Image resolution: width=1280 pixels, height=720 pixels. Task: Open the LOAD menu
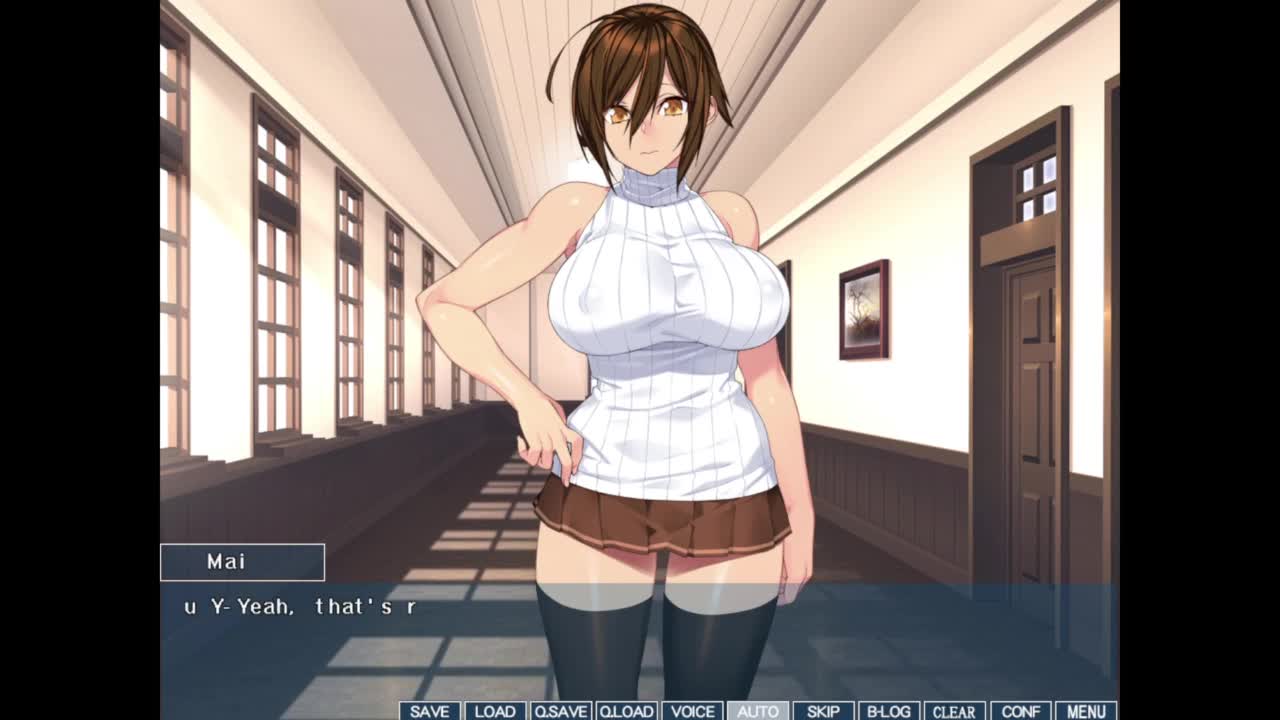tap(495, 711)
